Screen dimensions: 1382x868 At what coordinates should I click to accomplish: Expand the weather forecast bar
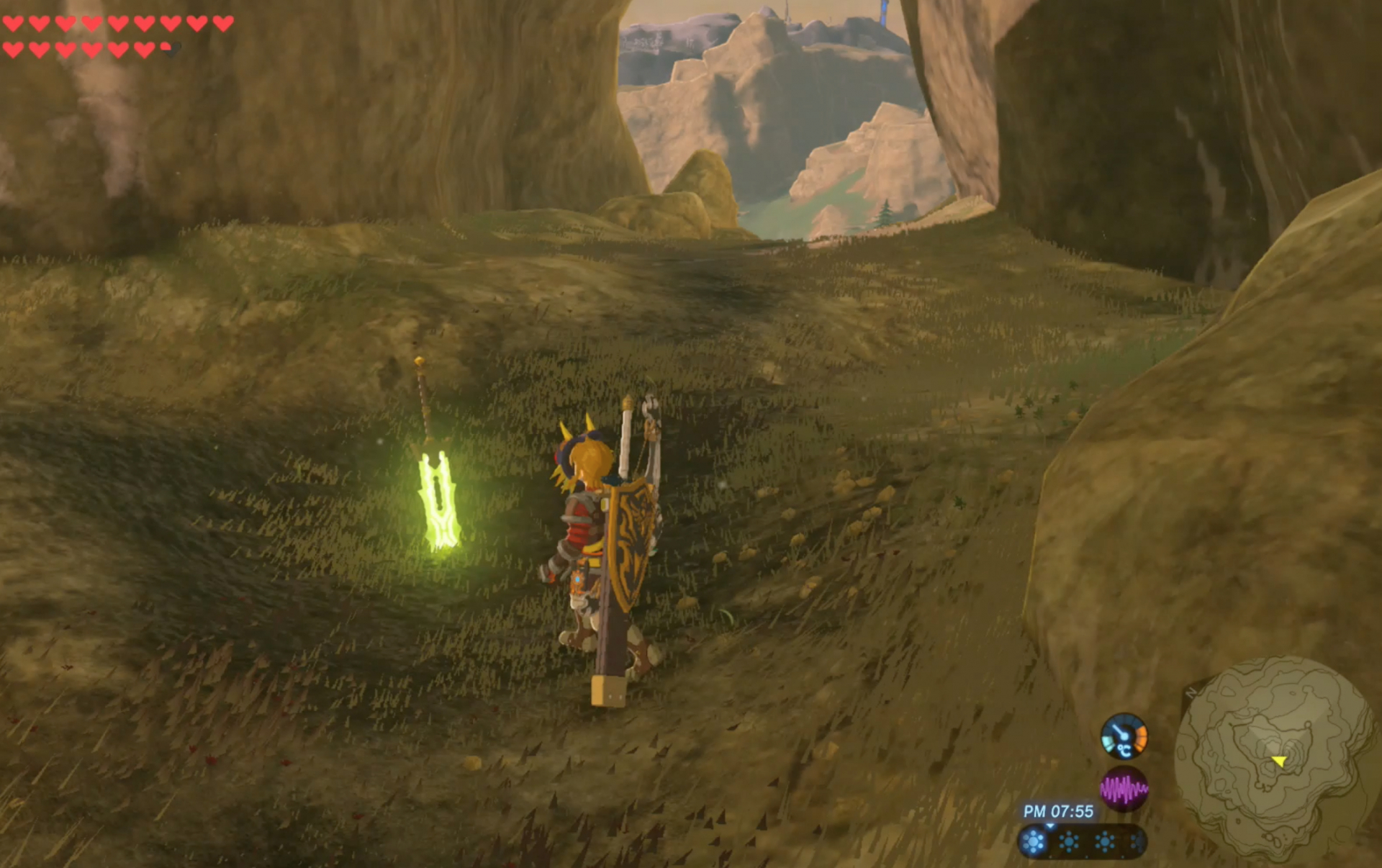[1083, 844]
